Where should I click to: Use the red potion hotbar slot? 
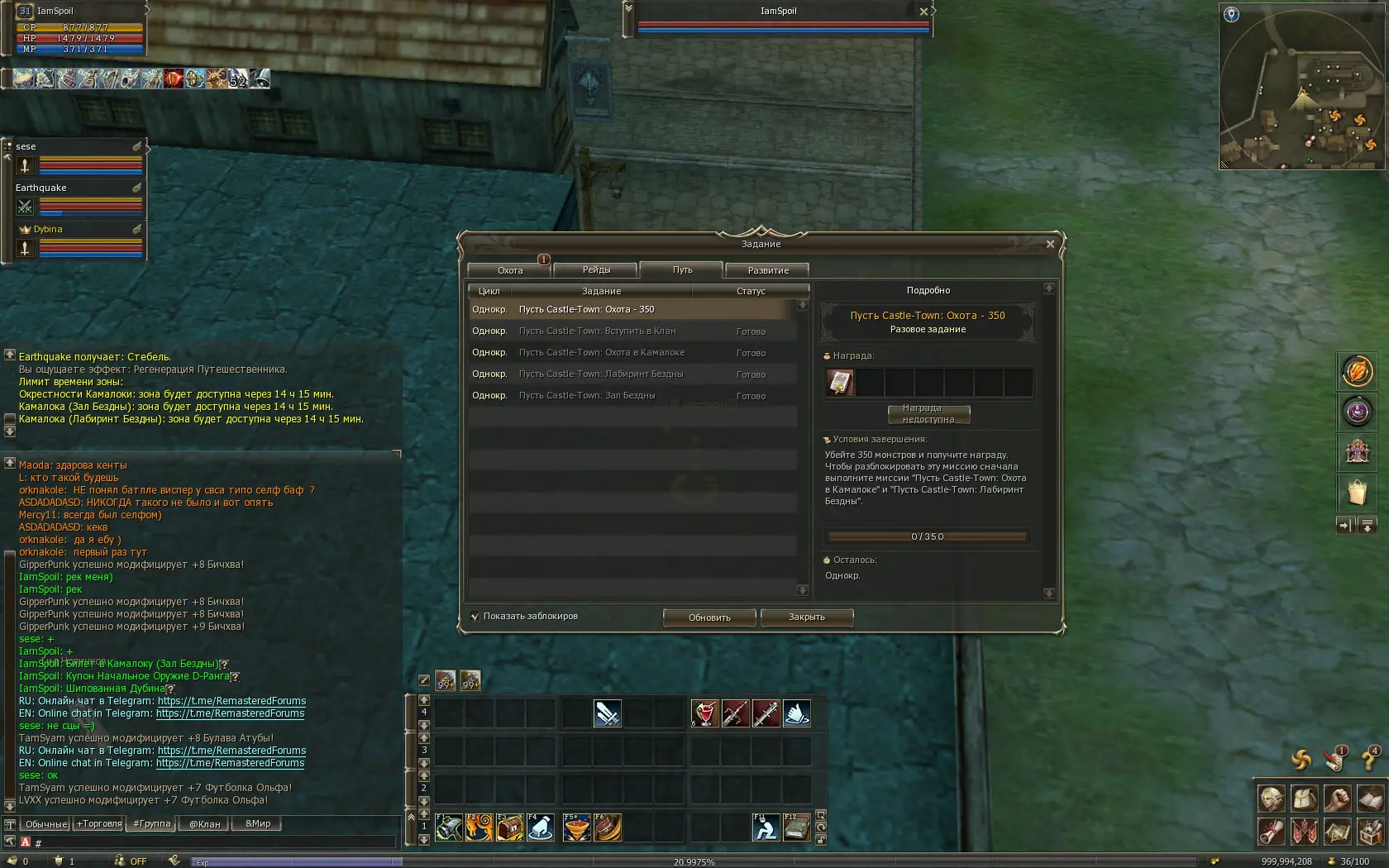click(704, 713)
